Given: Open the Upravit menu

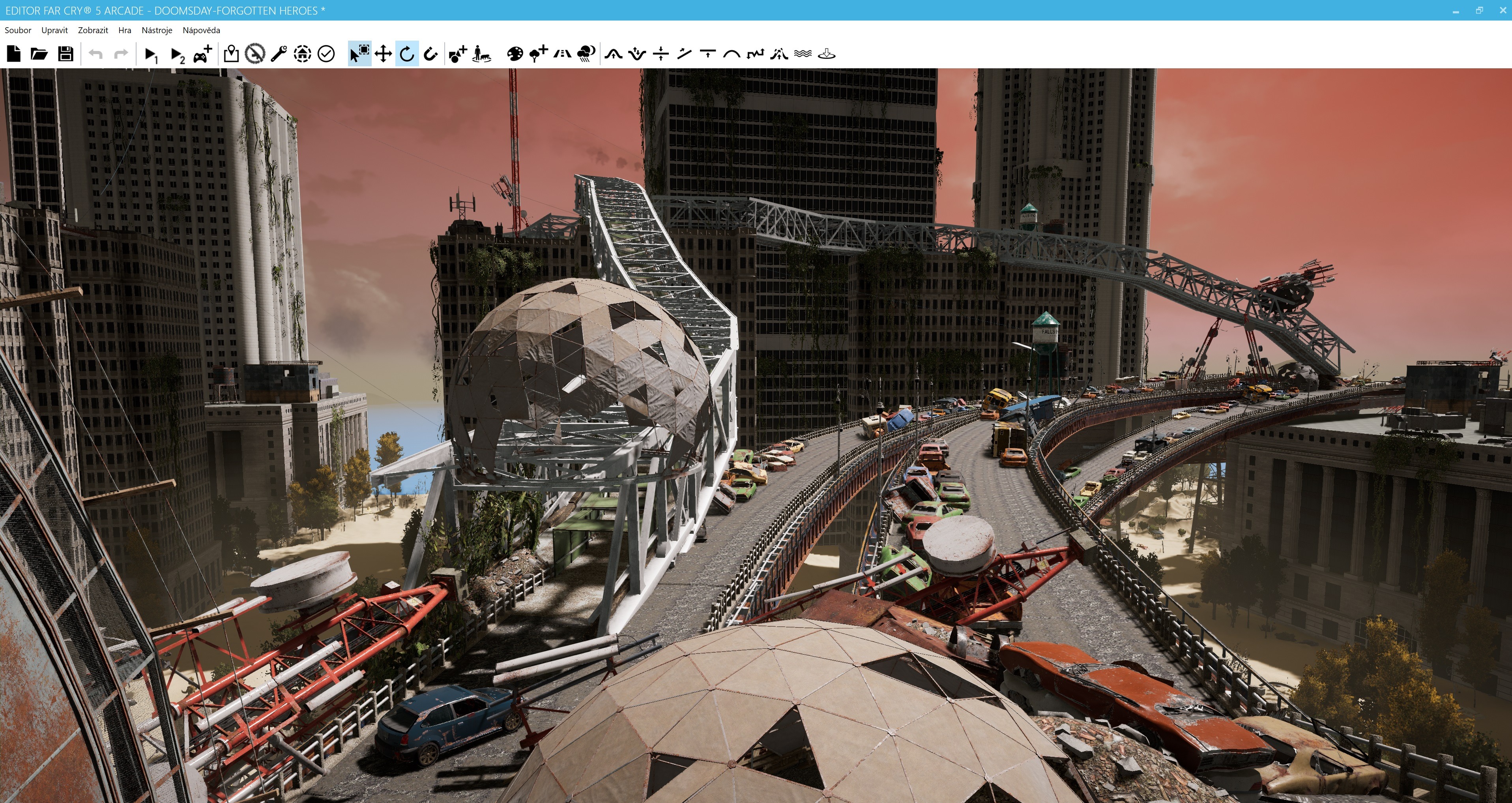Looking at the screenshot, I should (54, 30).
